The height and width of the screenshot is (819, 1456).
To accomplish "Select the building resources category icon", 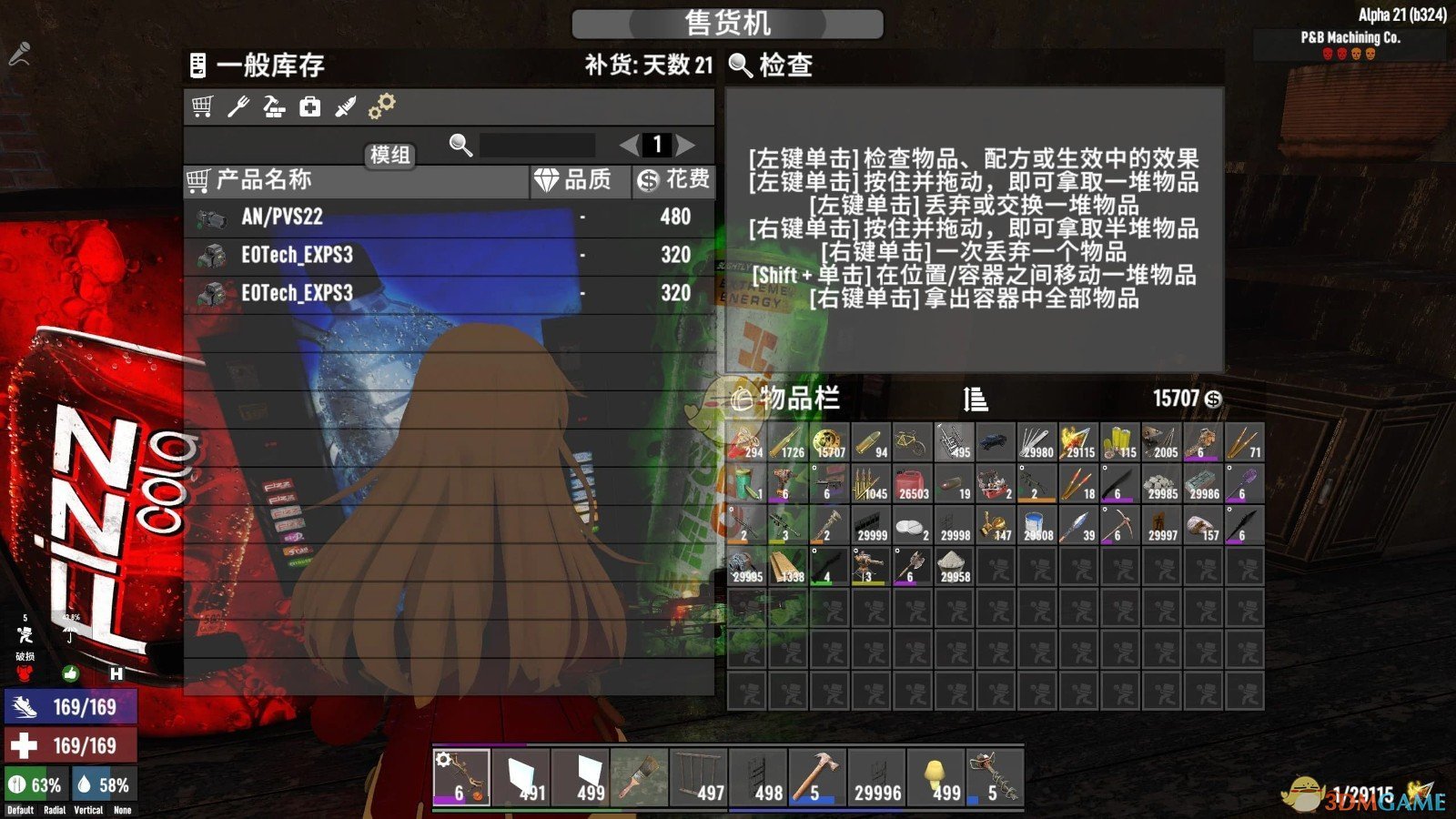I will [x=275, y=106].
